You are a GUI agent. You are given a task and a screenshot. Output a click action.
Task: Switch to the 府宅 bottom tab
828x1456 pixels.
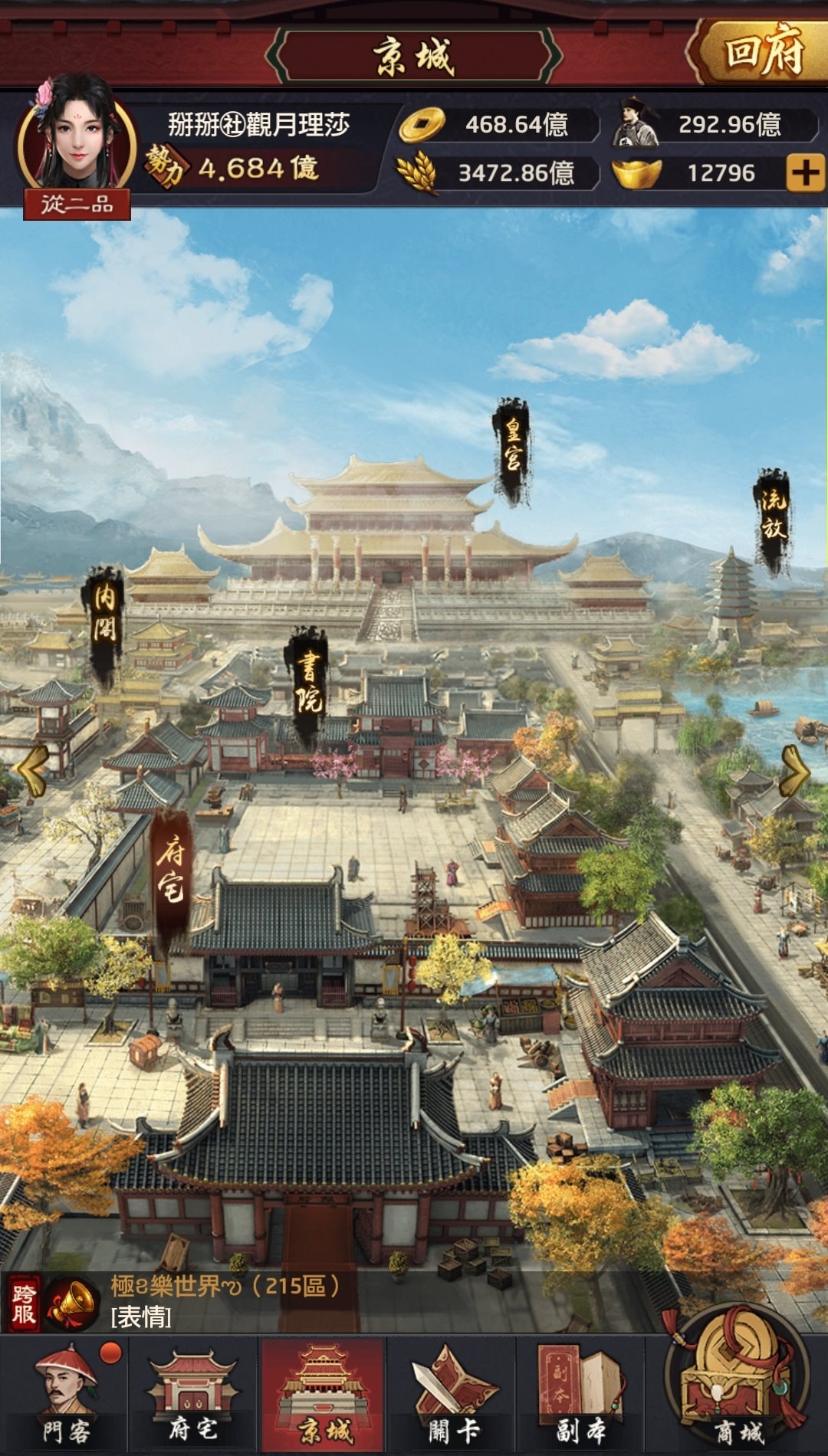[193, 1395]
